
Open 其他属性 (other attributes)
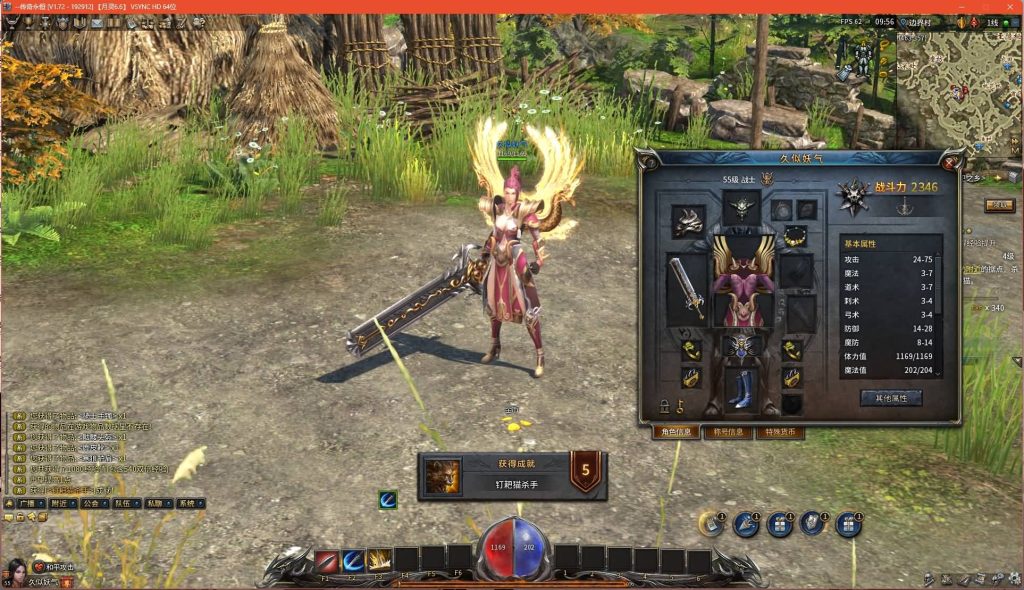tap(890, 398)
